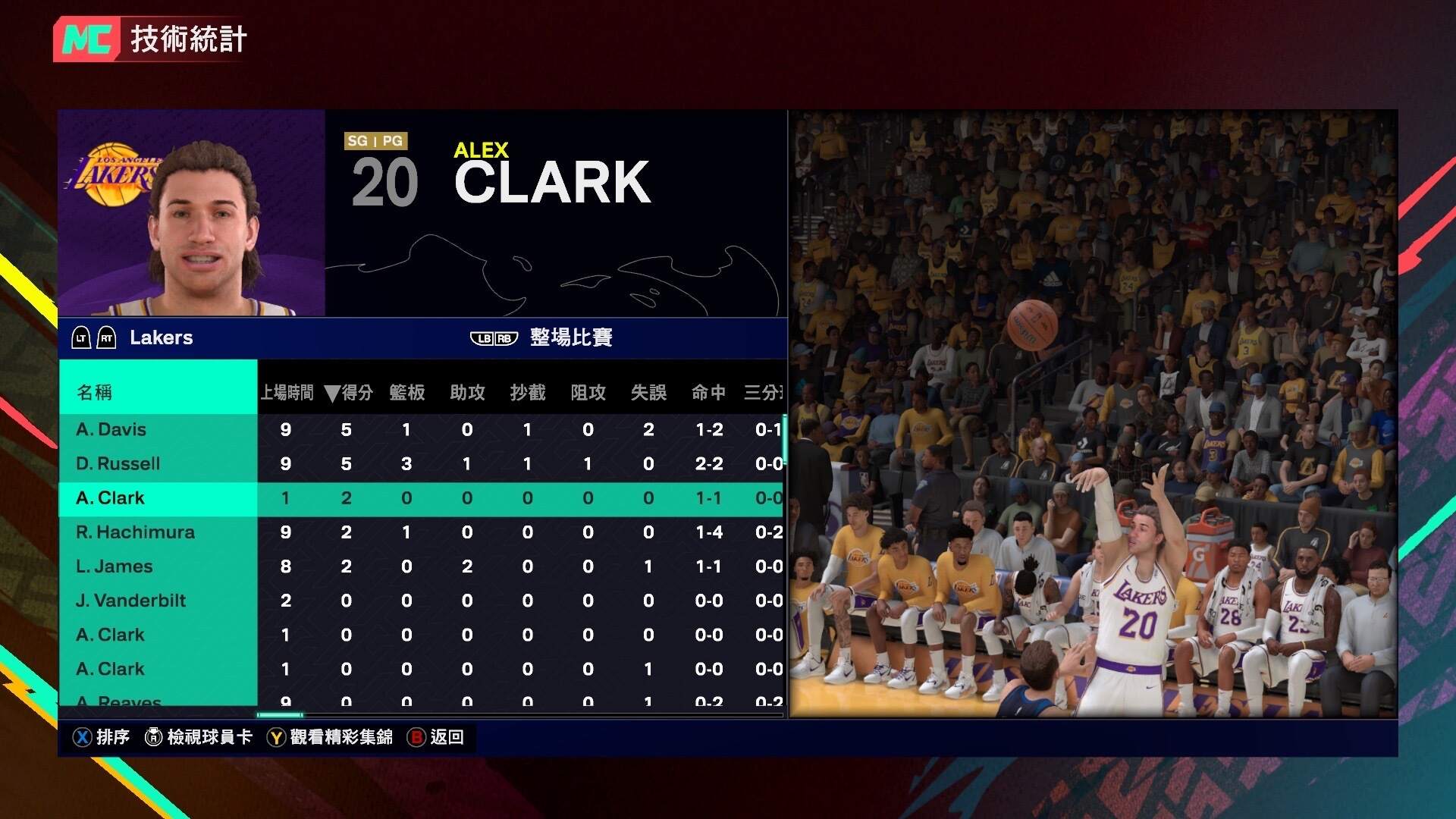Screen dimensions: 1456x819
Task: Click the horizontal scrollbar under the stats table
Action: pos(281,714)
